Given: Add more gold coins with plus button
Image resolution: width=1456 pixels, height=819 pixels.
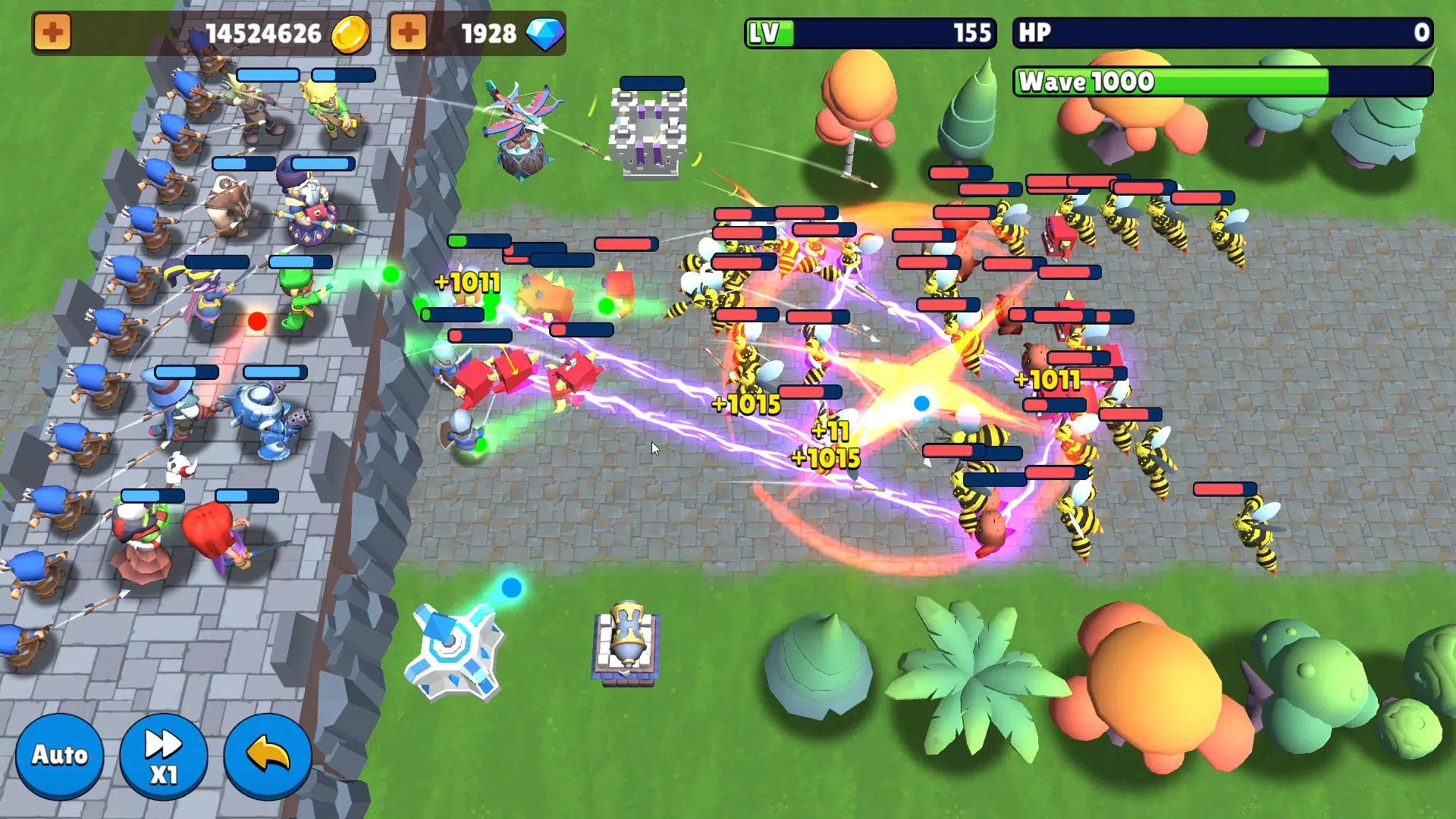Looking at the screenshot, I should 52,33.
